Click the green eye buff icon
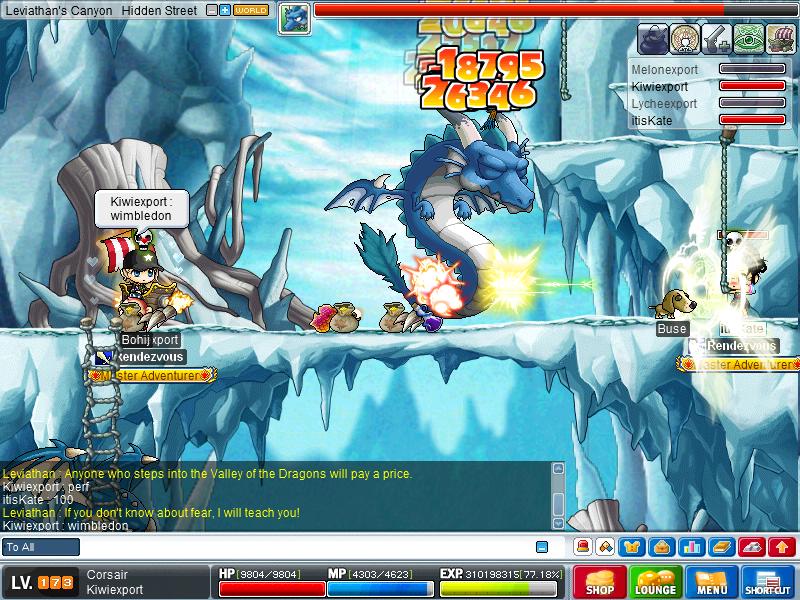Viewport: 800px width, 600px height. coord(748,38)
